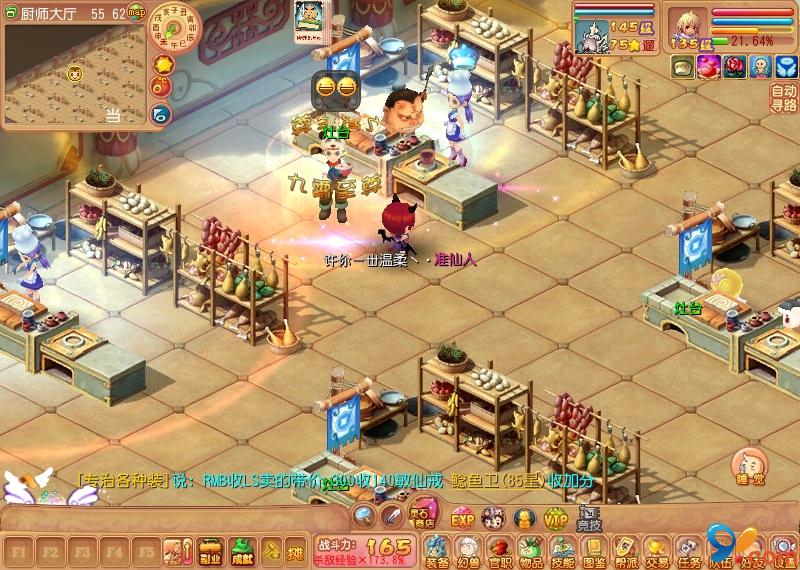Screen dimensions: 800x570
Task: Open the 技能 skills menu
Action: (x=562, y=551)
